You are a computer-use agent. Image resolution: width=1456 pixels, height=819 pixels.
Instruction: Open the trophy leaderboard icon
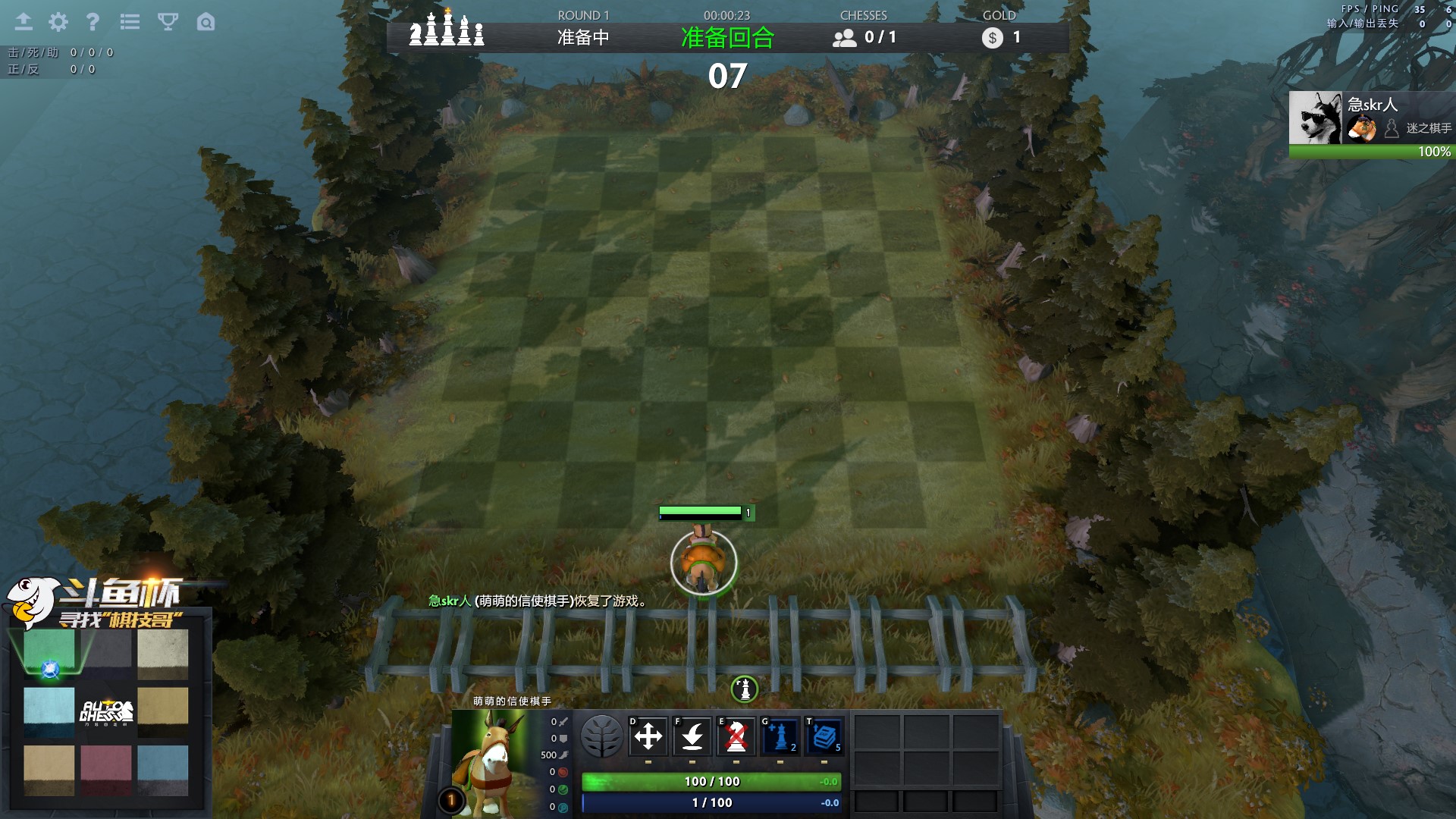168,22
